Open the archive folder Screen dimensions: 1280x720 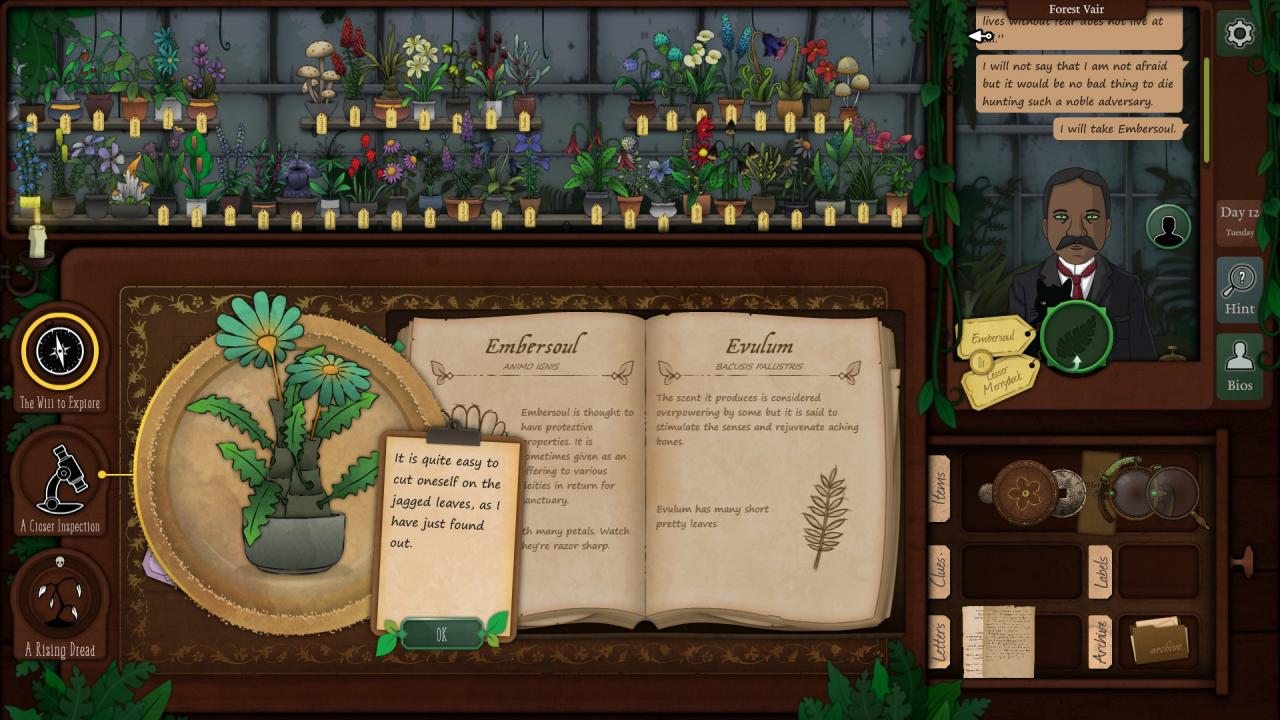[x=1160, y=641]
